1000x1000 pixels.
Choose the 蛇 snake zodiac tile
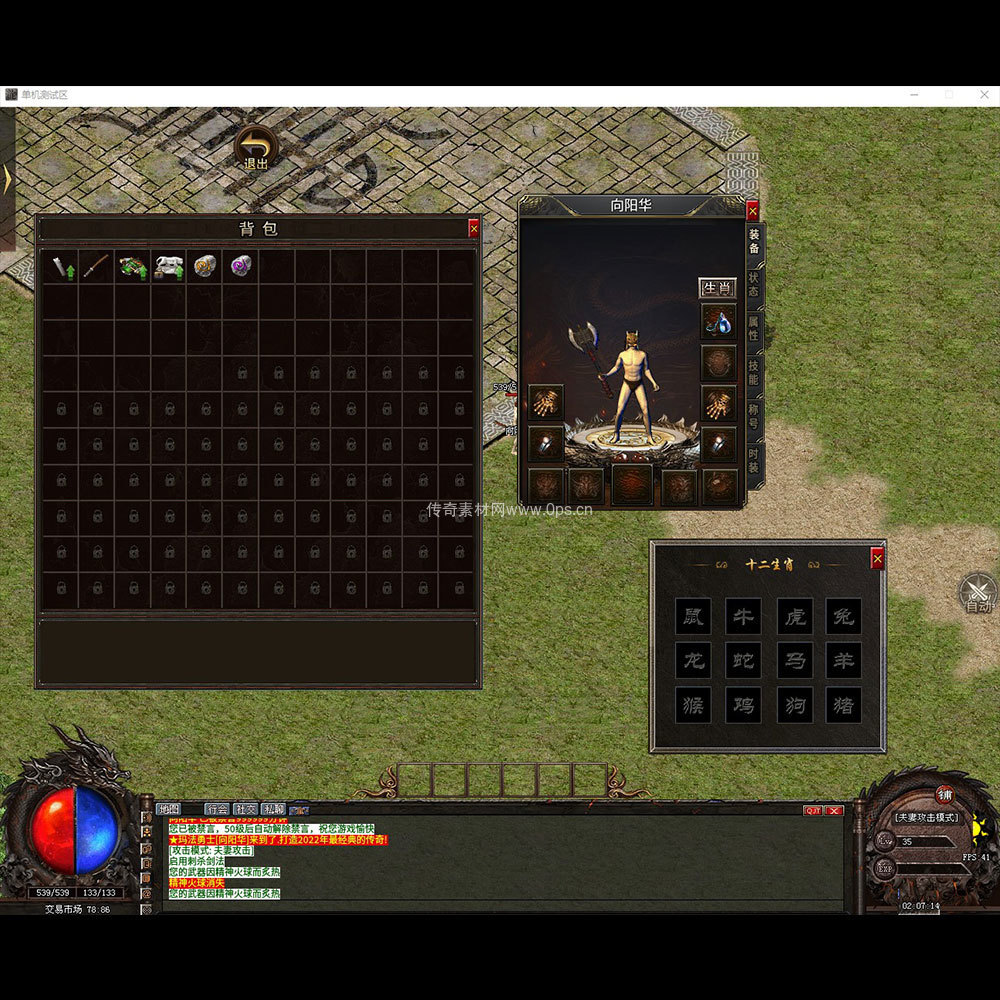pos(743,661)
